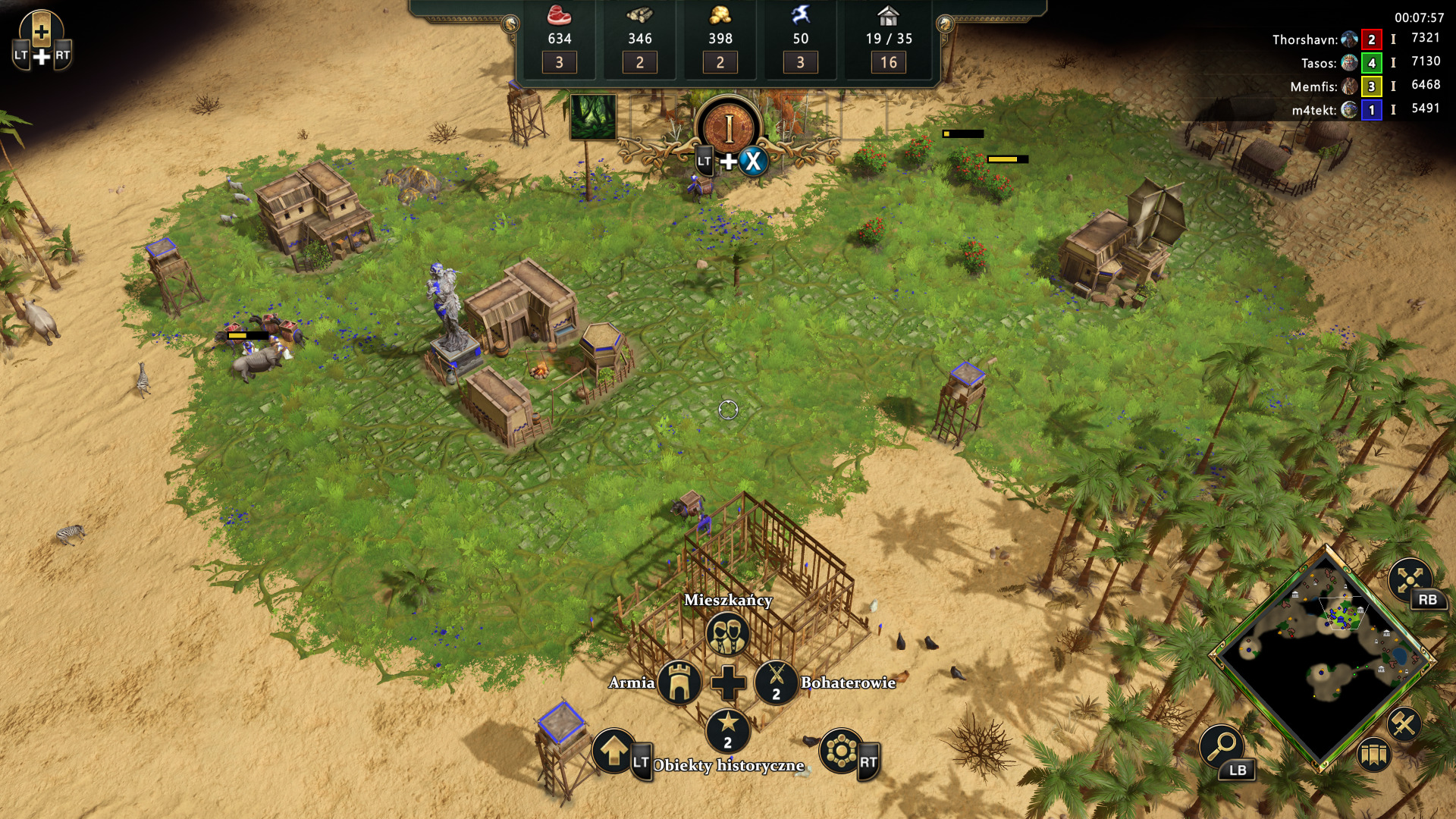Click the Age I advance medallion

728,127
